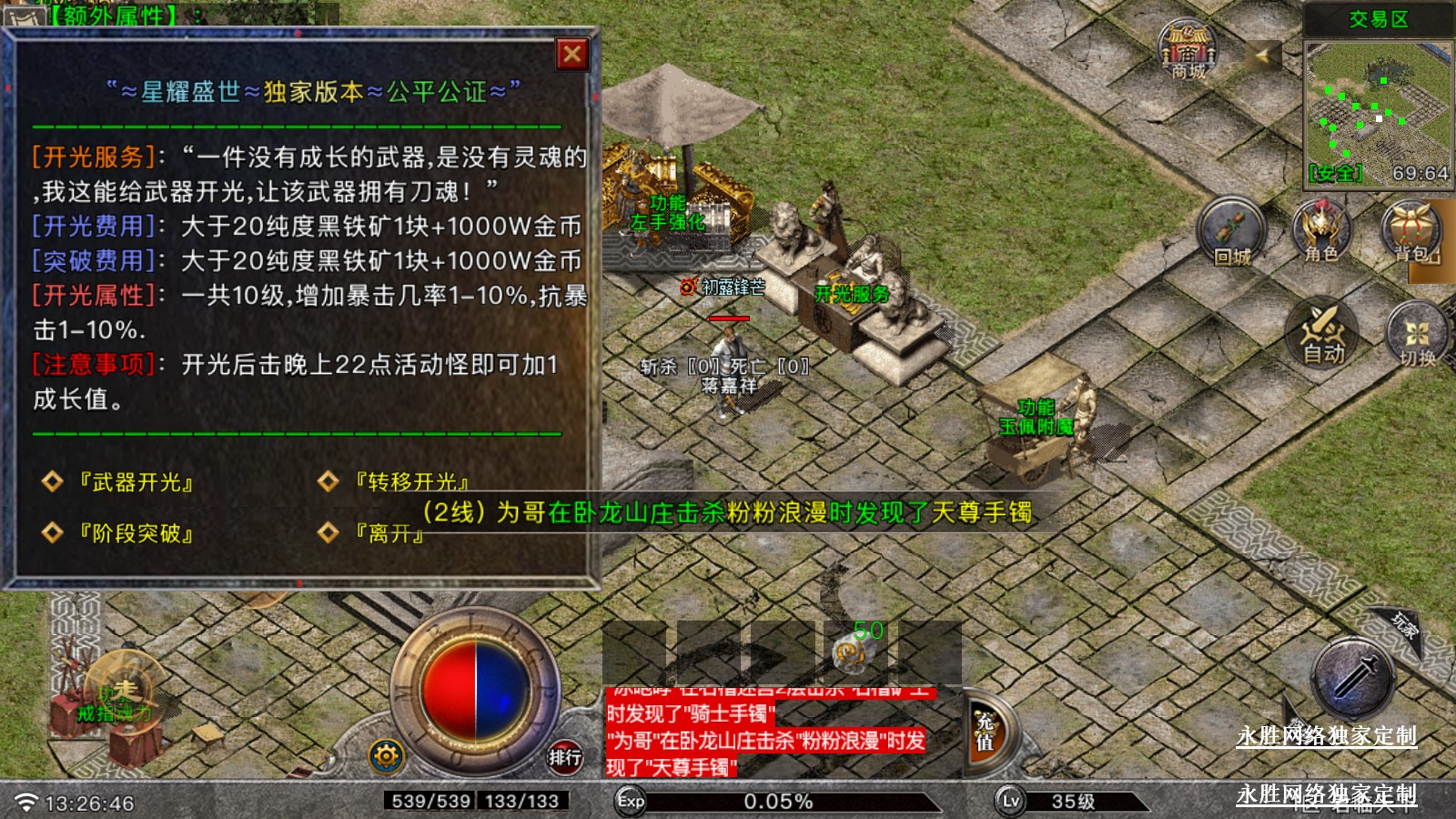Choose the 武器开光 option

click(136, 482)
